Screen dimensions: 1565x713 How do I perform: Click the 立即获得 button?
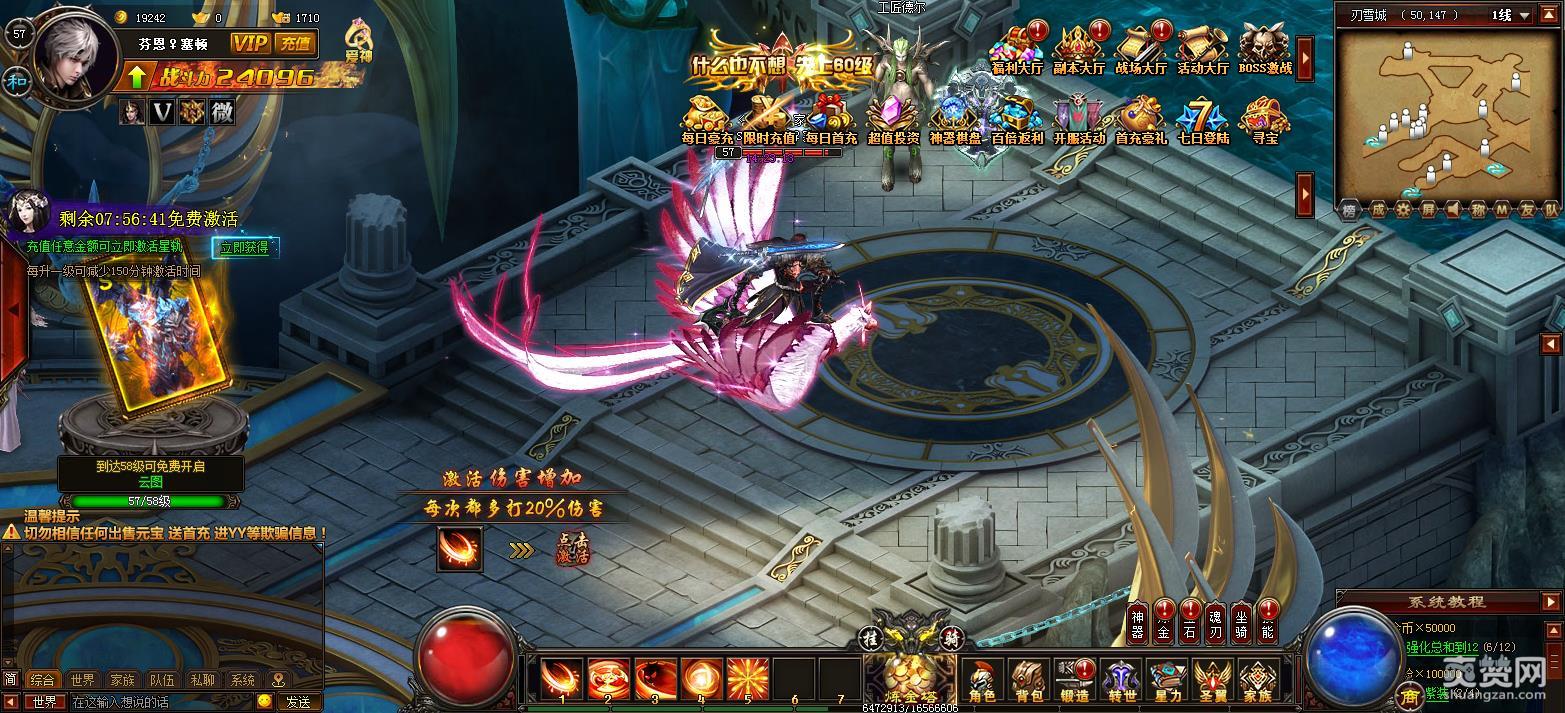tap(245, 247)
